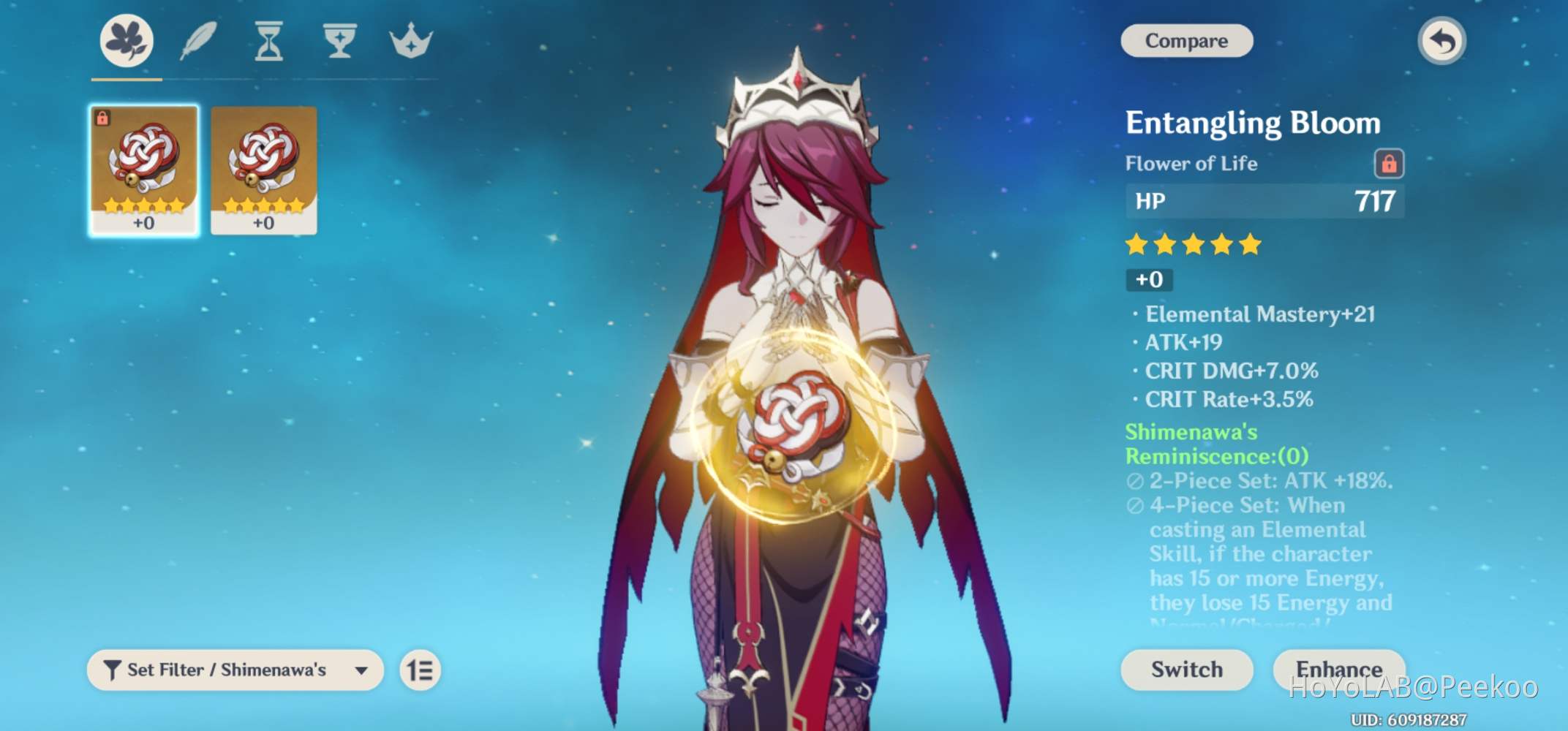Open the Sands of Eon hourglass icon
Viewport: 1568px width, 731px height.
(x=268, y=42)
